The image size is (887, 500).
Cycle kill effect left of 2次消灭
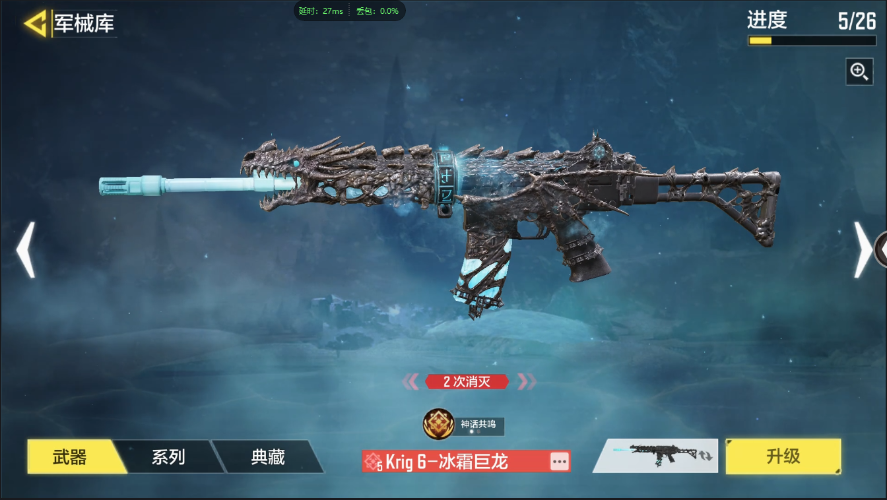coord(411,381)
